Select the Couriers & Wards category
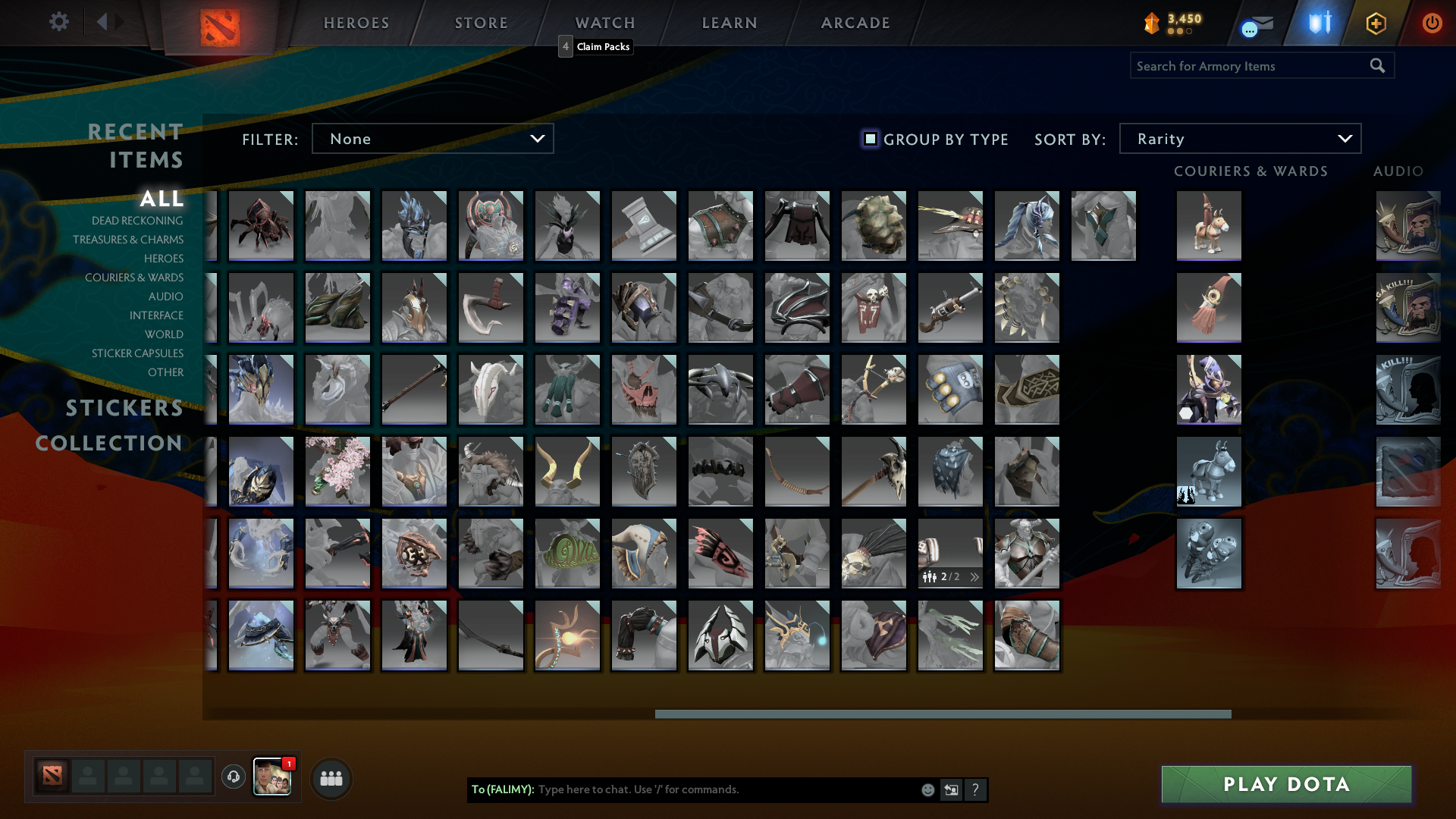Viewport: 1456px width, 819px height. click(134, 278)
